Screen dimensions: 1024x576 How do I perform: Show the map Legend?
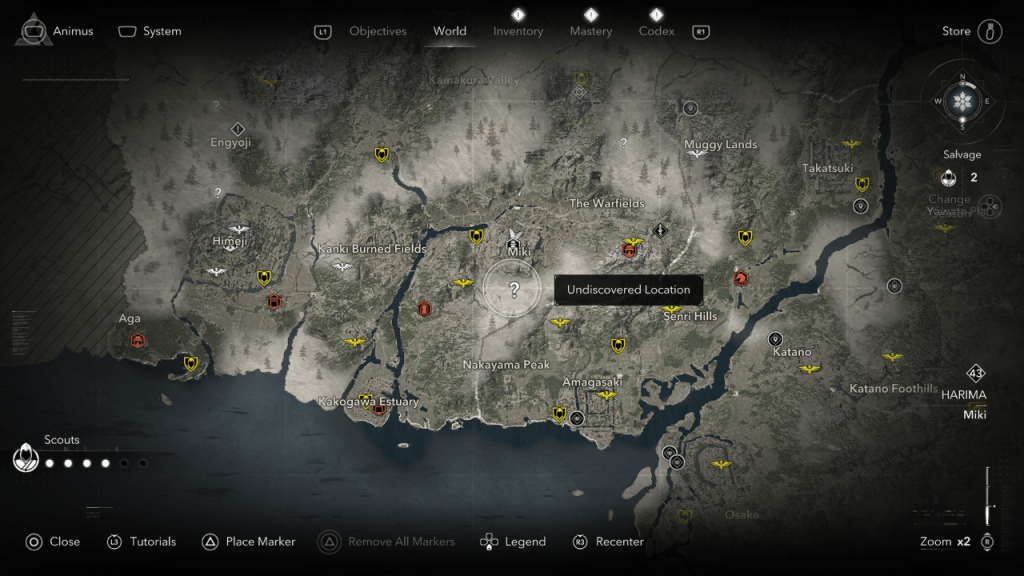point(513,541)
